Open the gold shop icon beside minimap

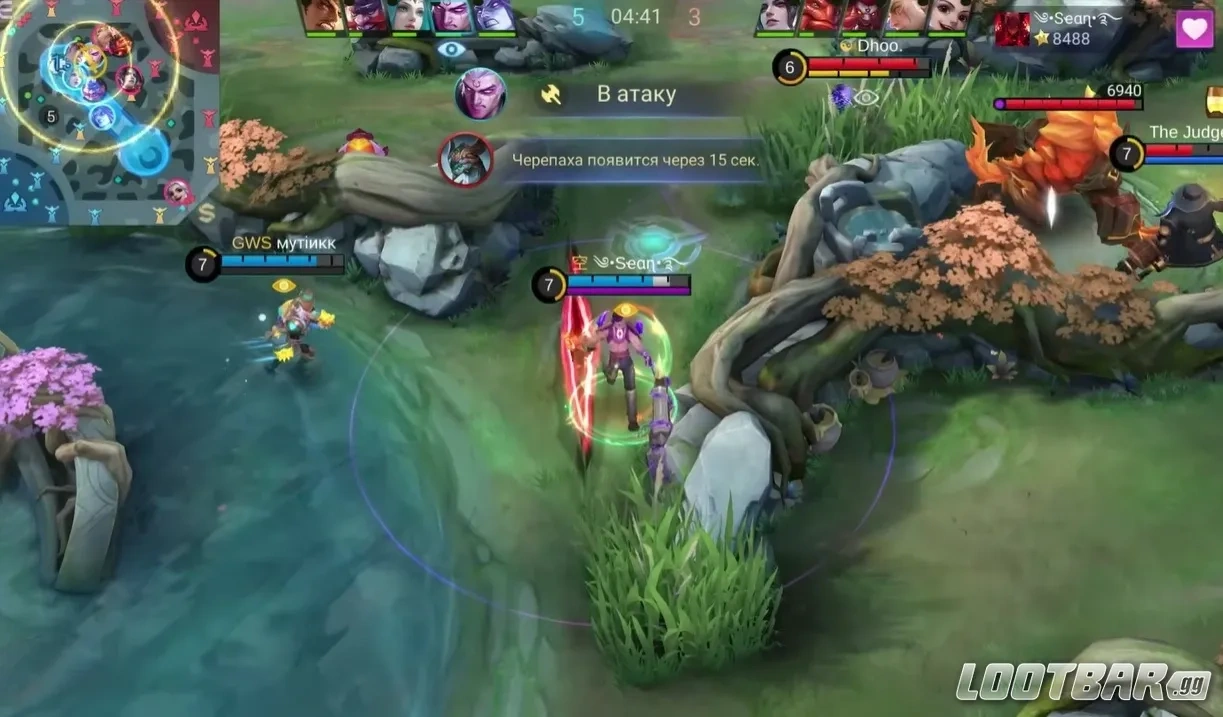[207, 212]
